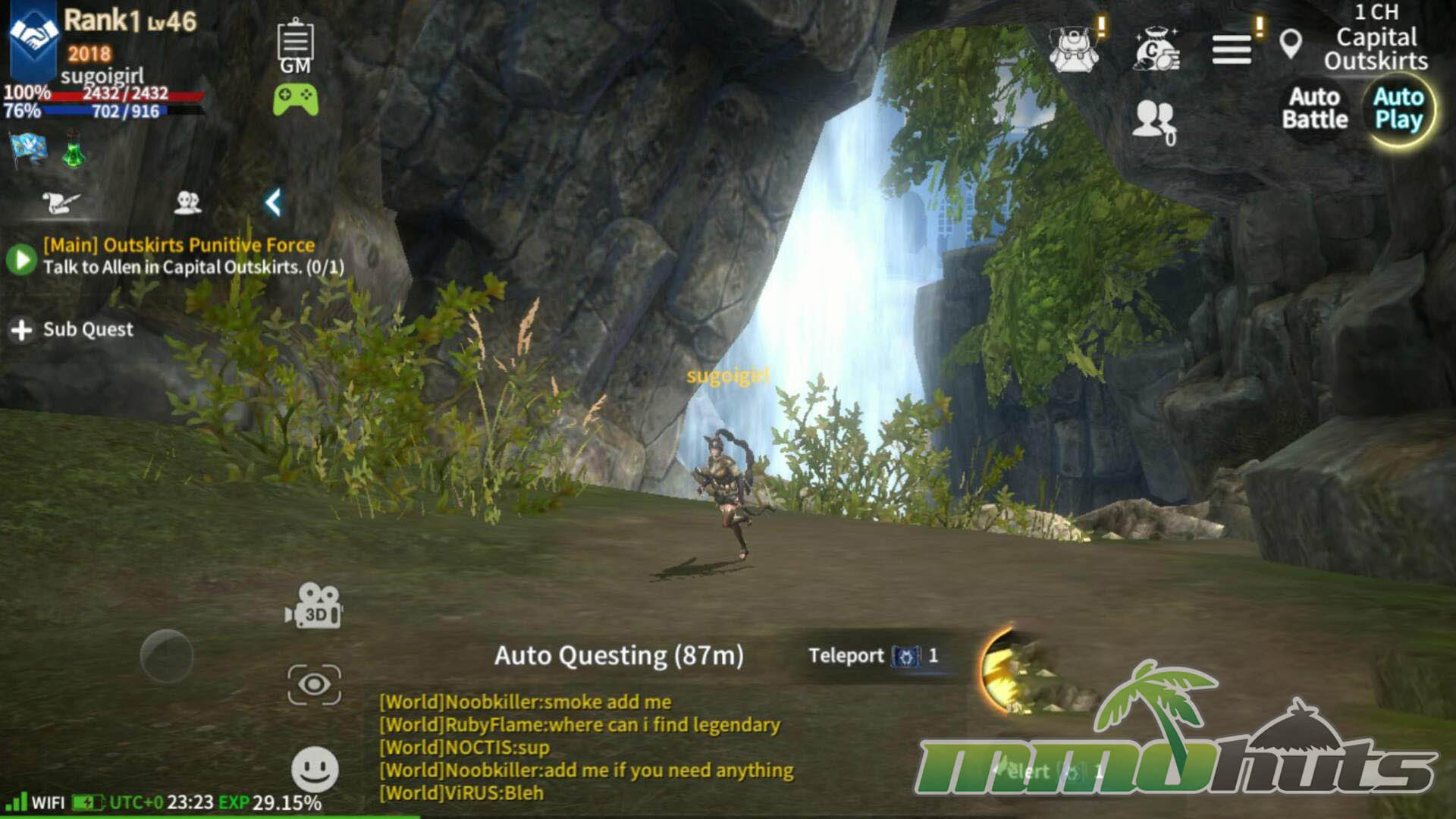The image size is (1456, 819).
Task: Toggle the Auto Play button
Action: pyautogui.click(x=1398, y=108)
